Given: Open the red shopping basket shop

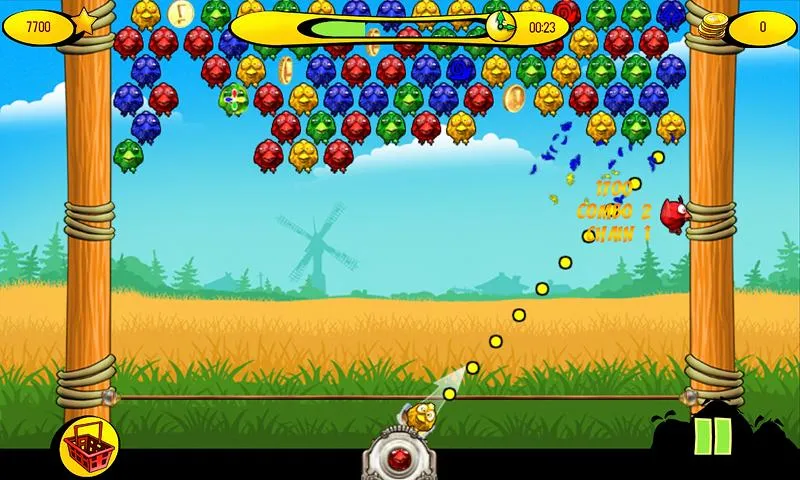Looking at the screenshot, I should [89, 444].
